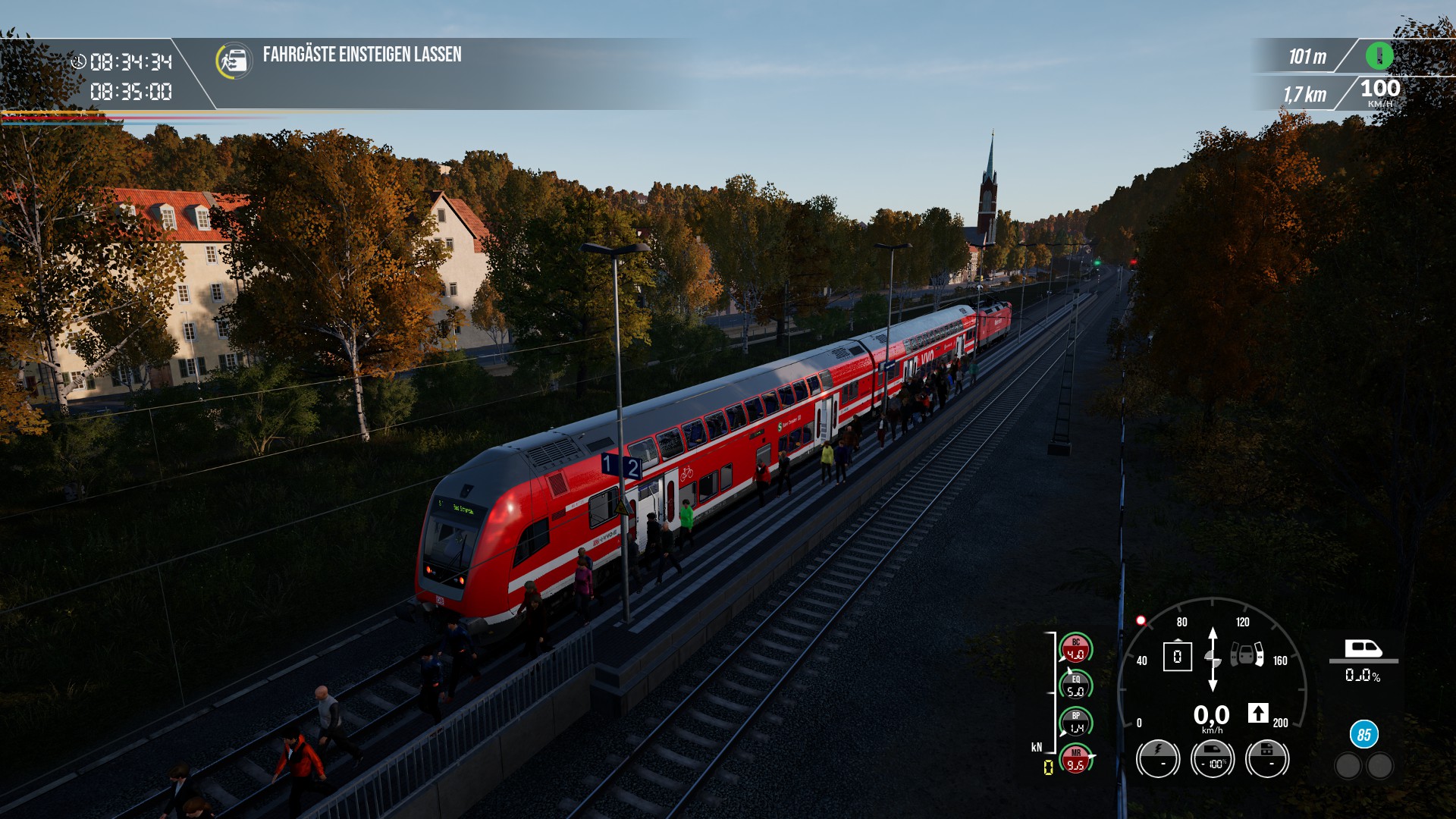Click the green signal aspect indicator
Viewport: 1456px width, 819px height.
tap(1379, 55)
